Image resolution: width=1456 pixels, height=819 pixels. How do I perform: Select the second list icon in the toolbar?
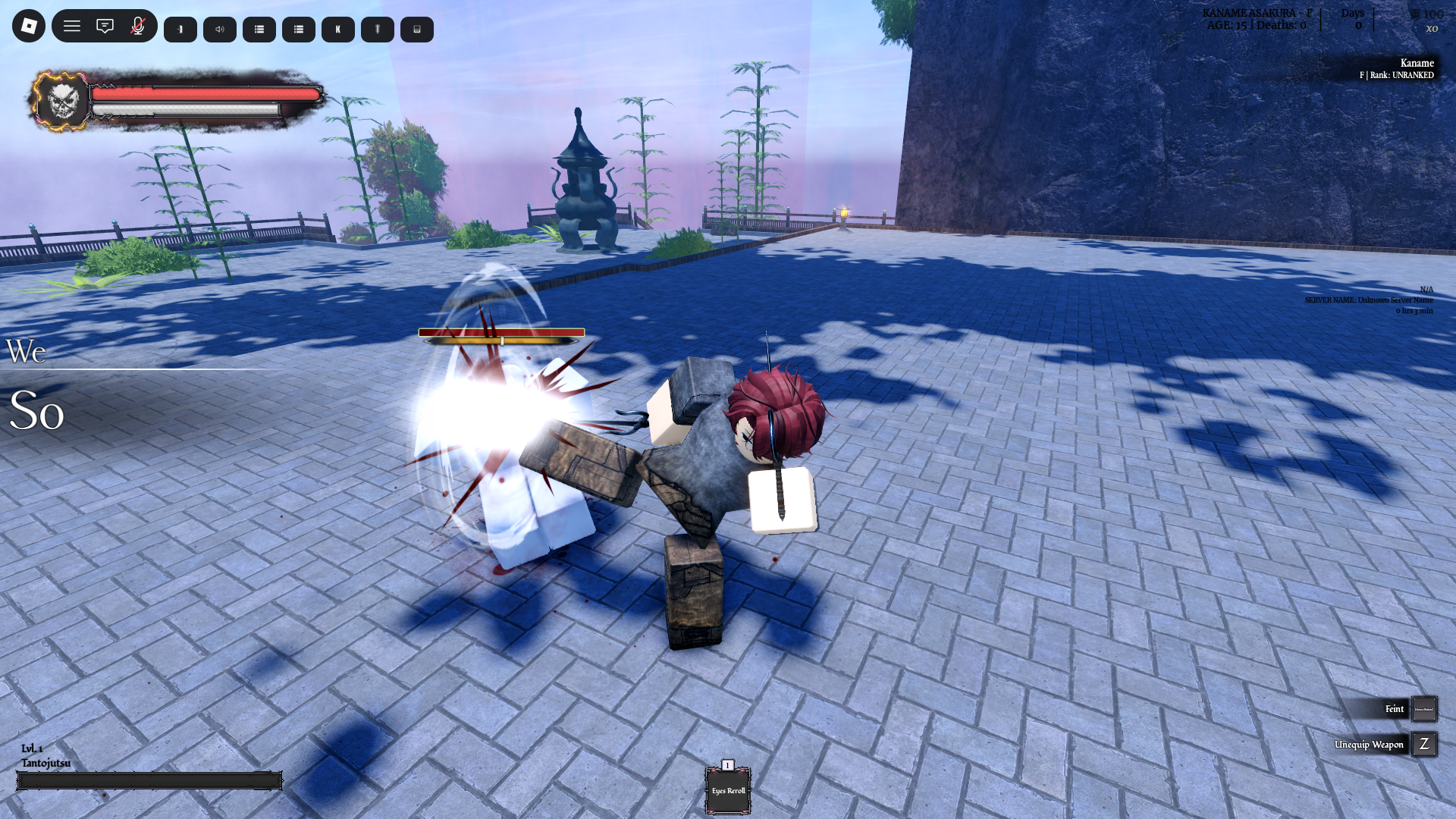click(x=298, y=29)
